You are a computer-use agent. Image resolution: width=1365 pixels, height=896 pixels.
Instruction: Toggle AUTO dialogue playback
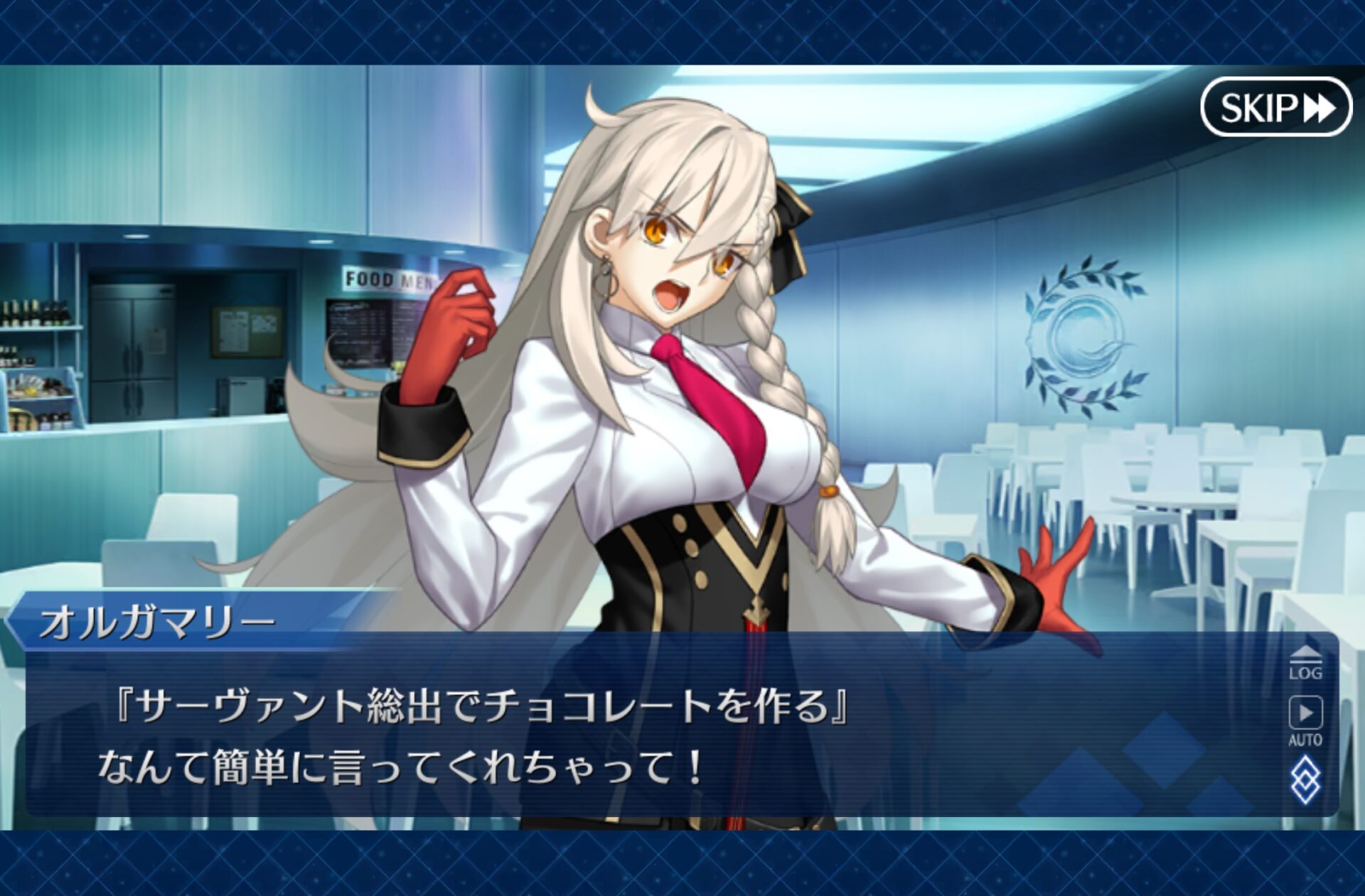(x=1305, y=720)
